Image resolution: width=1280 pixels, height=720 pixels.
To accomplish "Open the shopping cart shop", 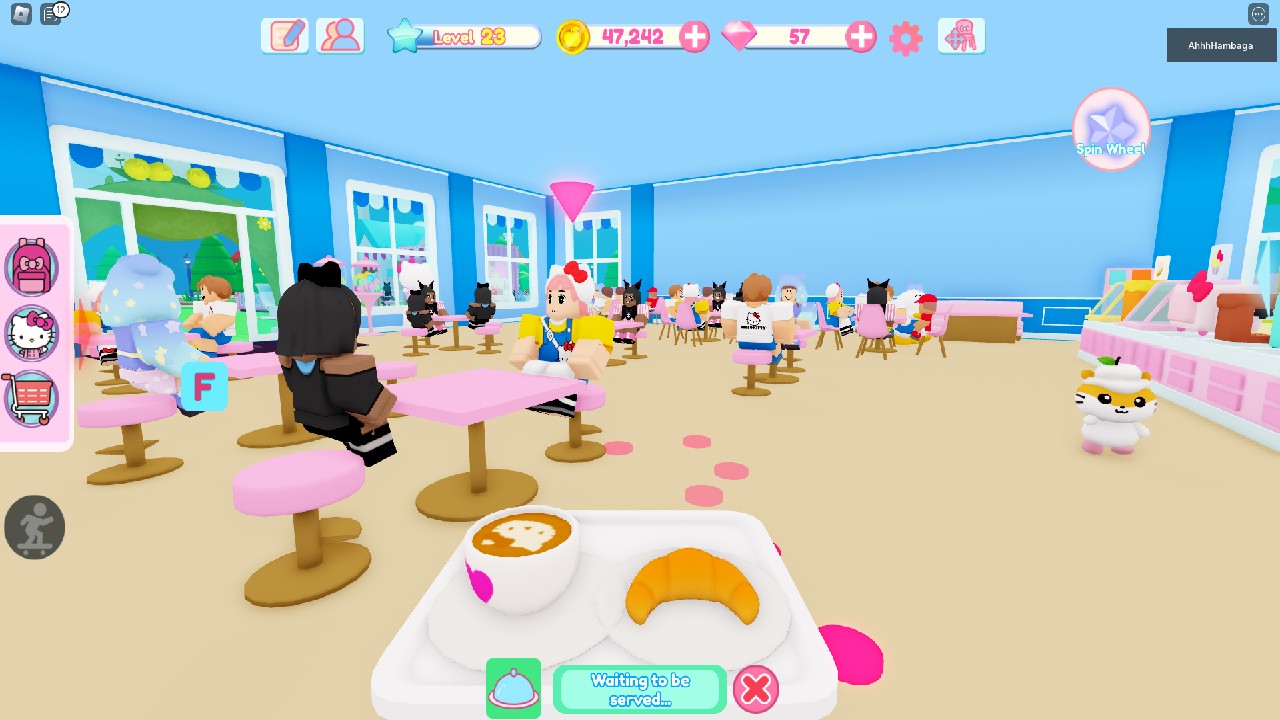I will (33, 398).
